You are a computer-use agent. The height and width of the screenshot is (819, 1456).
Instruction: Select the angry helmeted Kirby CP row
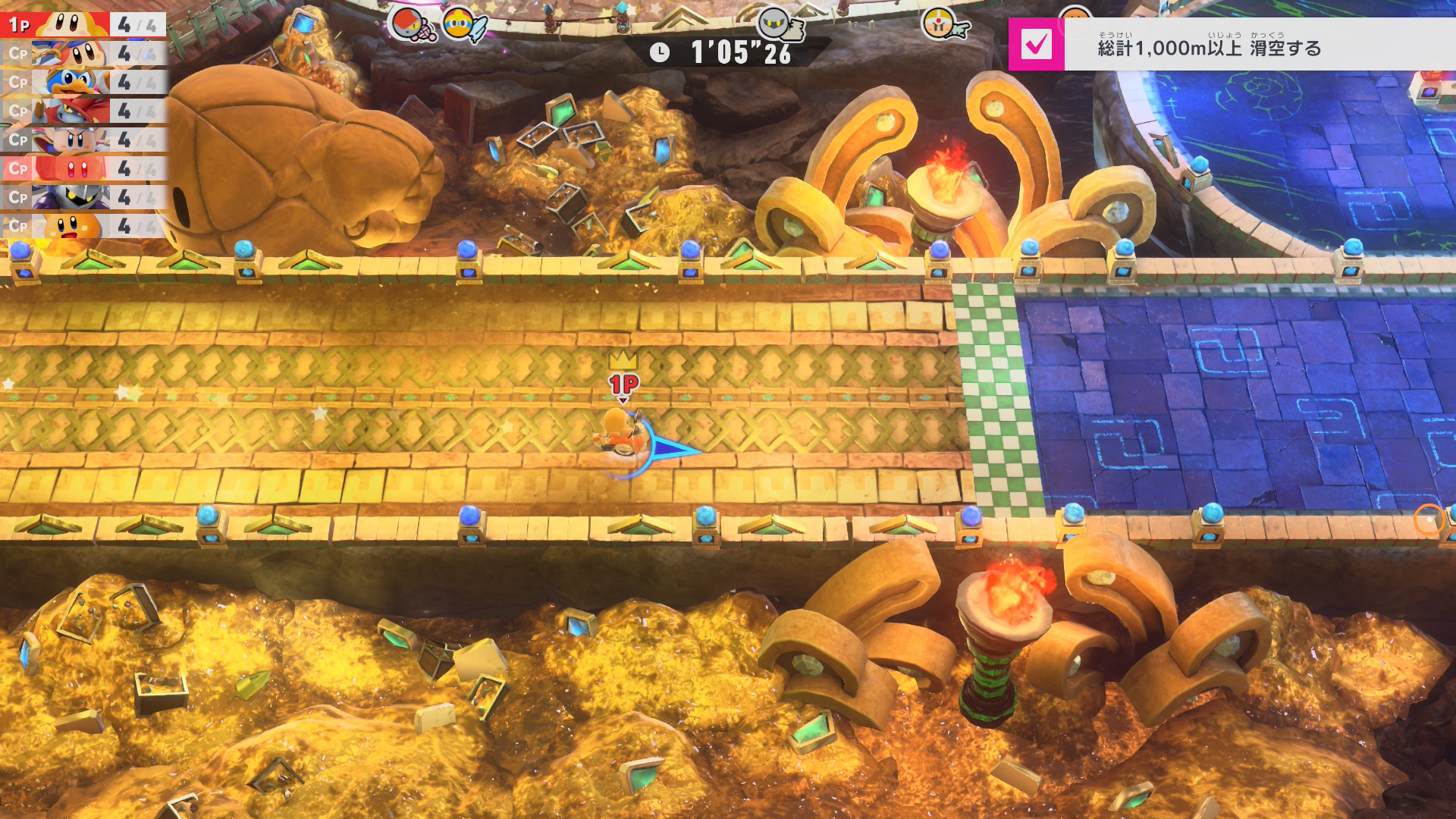click(x=83, y=140)
